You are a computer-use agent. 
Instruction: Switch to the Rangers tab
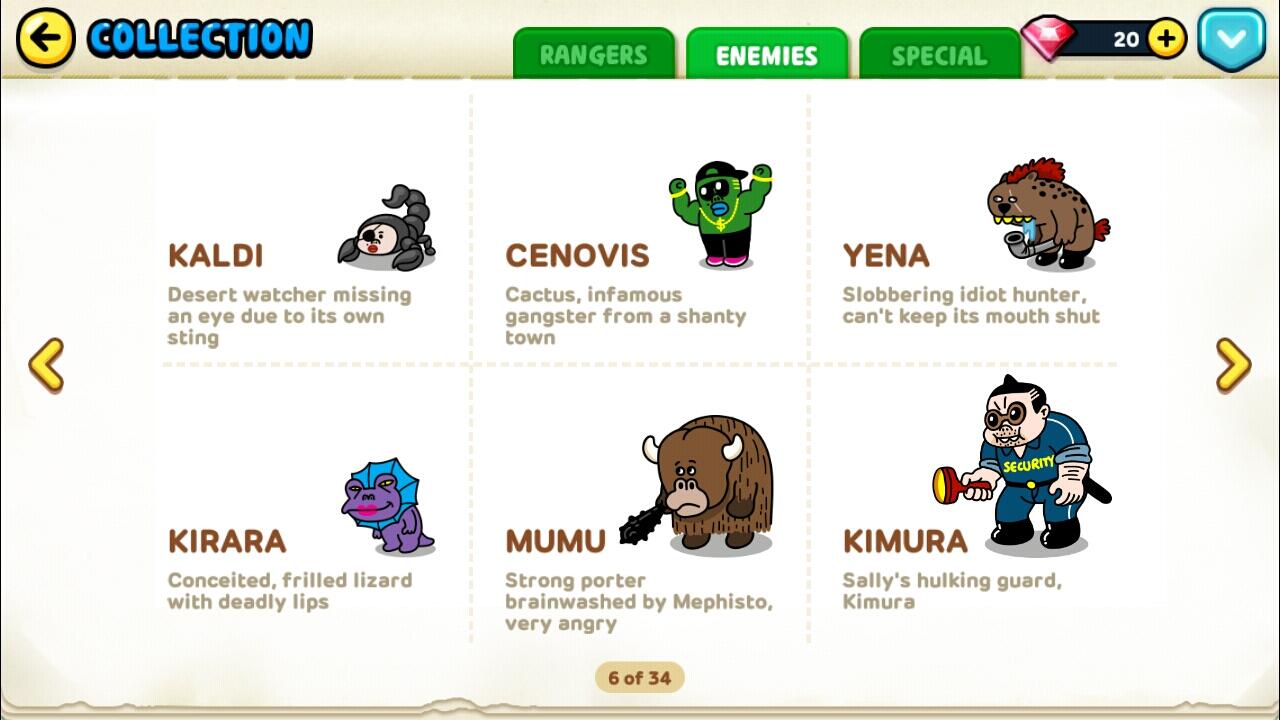594,55
